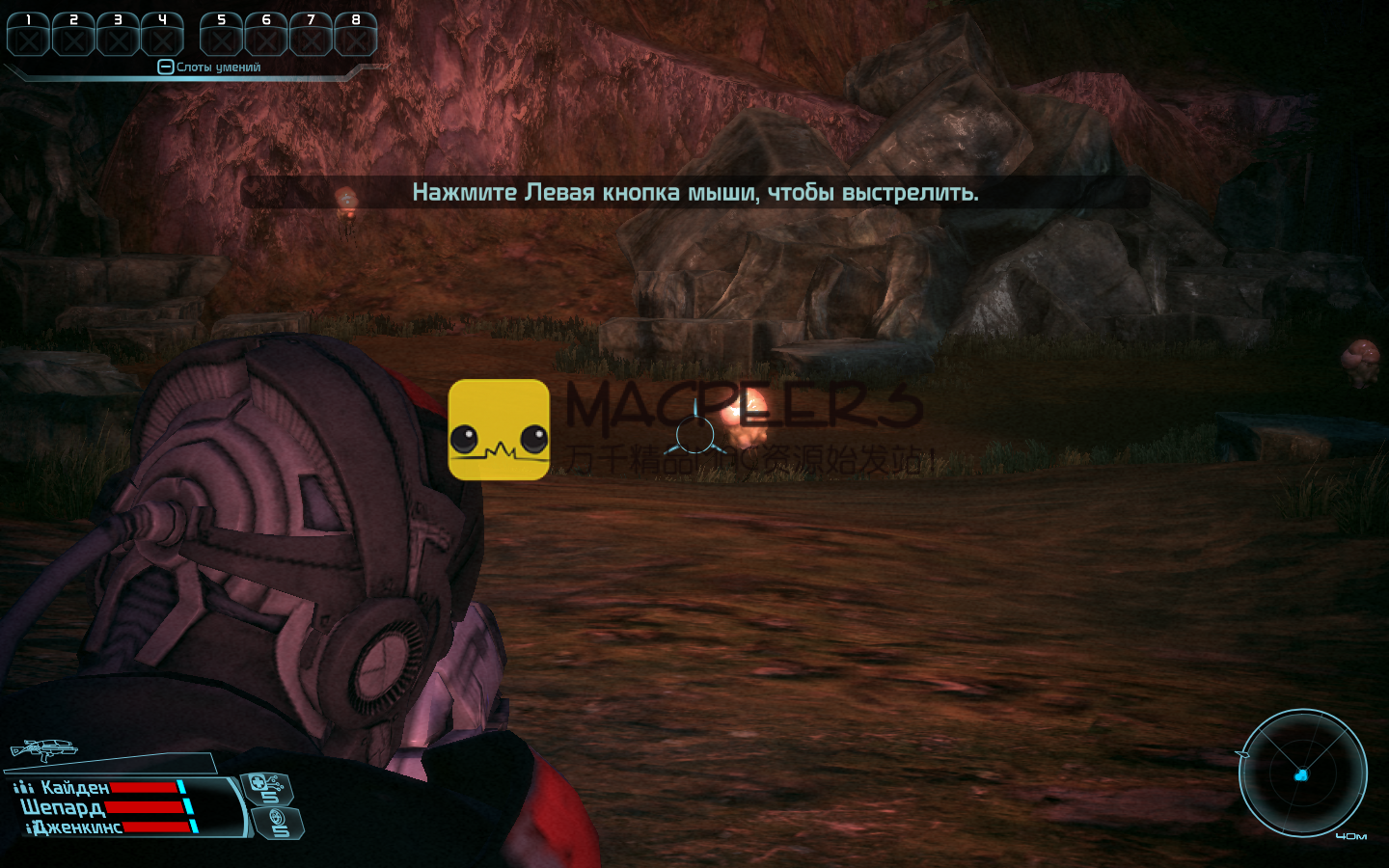Click ability slot number 8
Screen dimensions: 1389x868
coord(355,35)
